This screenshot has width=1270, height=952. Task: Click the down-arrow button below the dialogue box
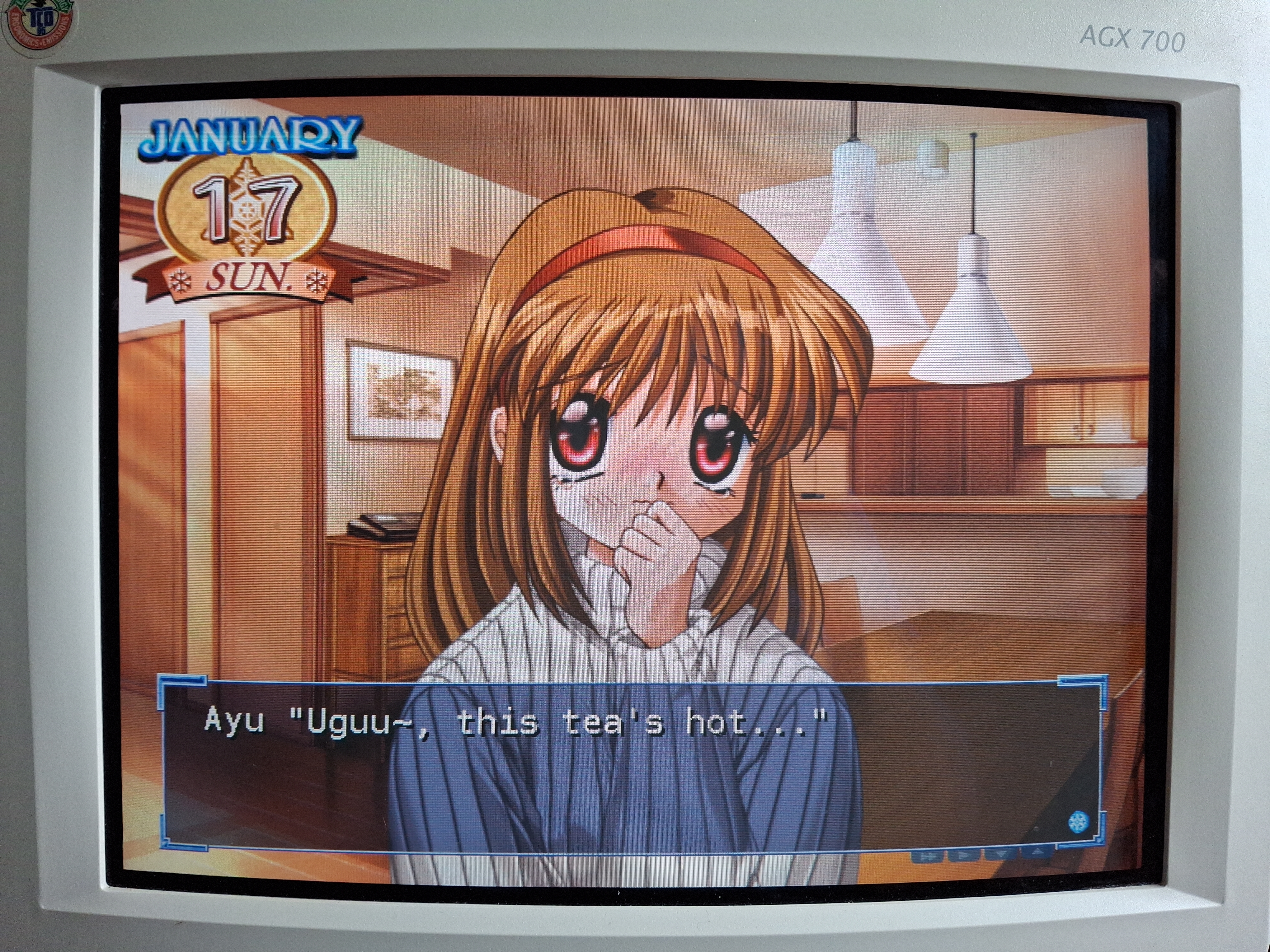point(1001,854)
